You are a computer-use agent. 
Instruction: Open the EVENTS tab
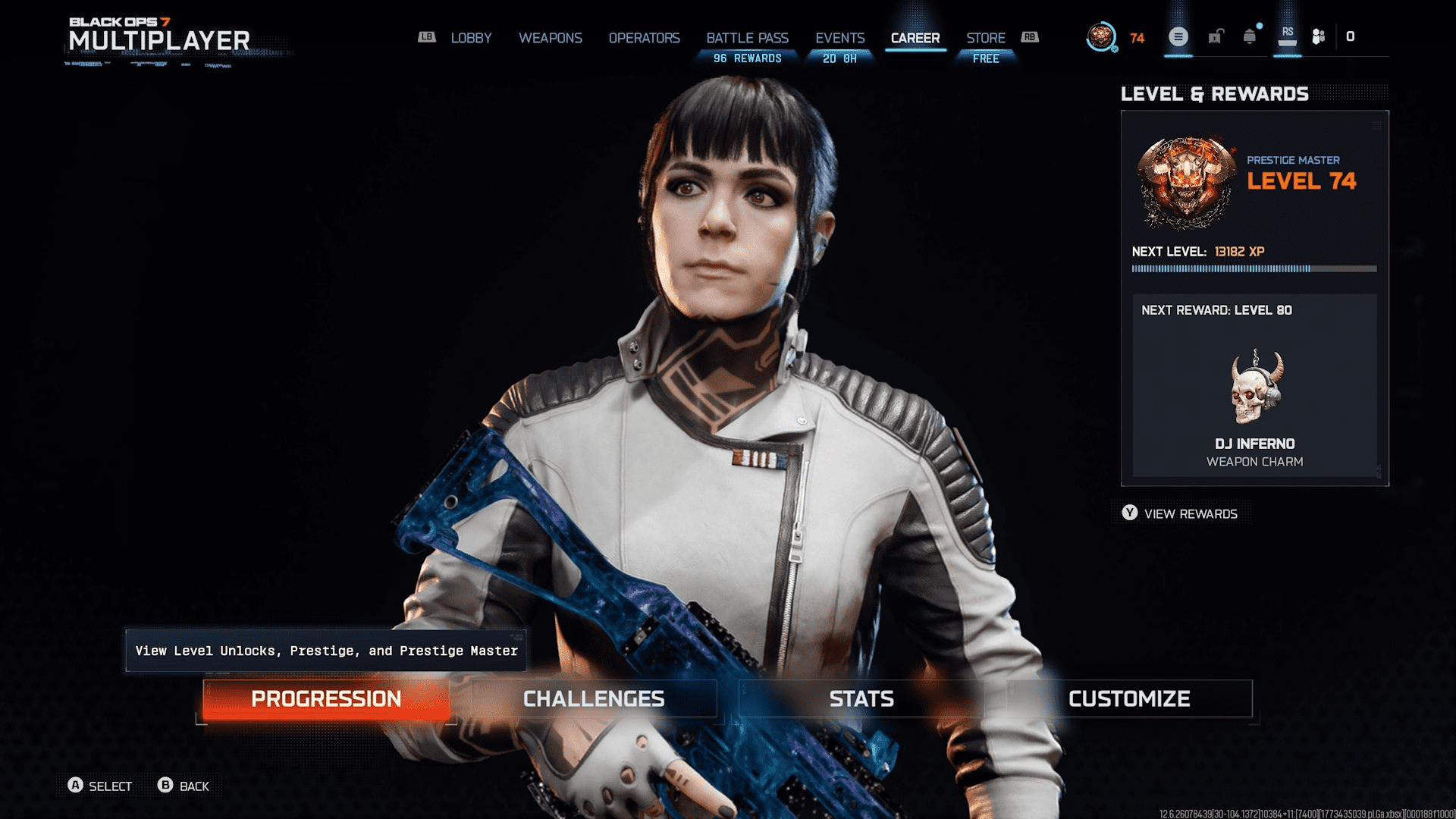[839, 38]
